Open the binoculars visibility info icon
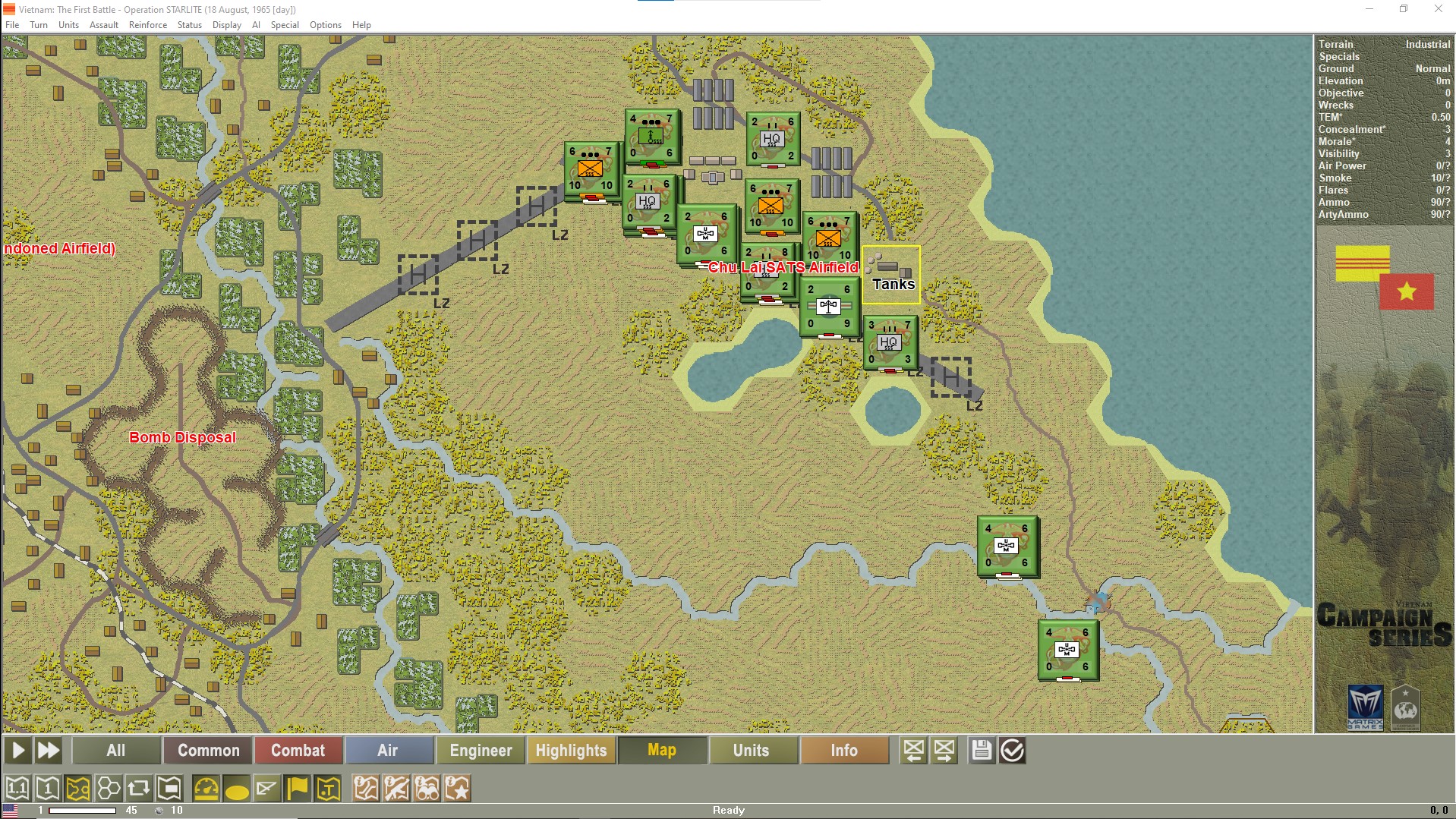The width and height of the screenshot is (1456, 819). click(x=425, y=788)
